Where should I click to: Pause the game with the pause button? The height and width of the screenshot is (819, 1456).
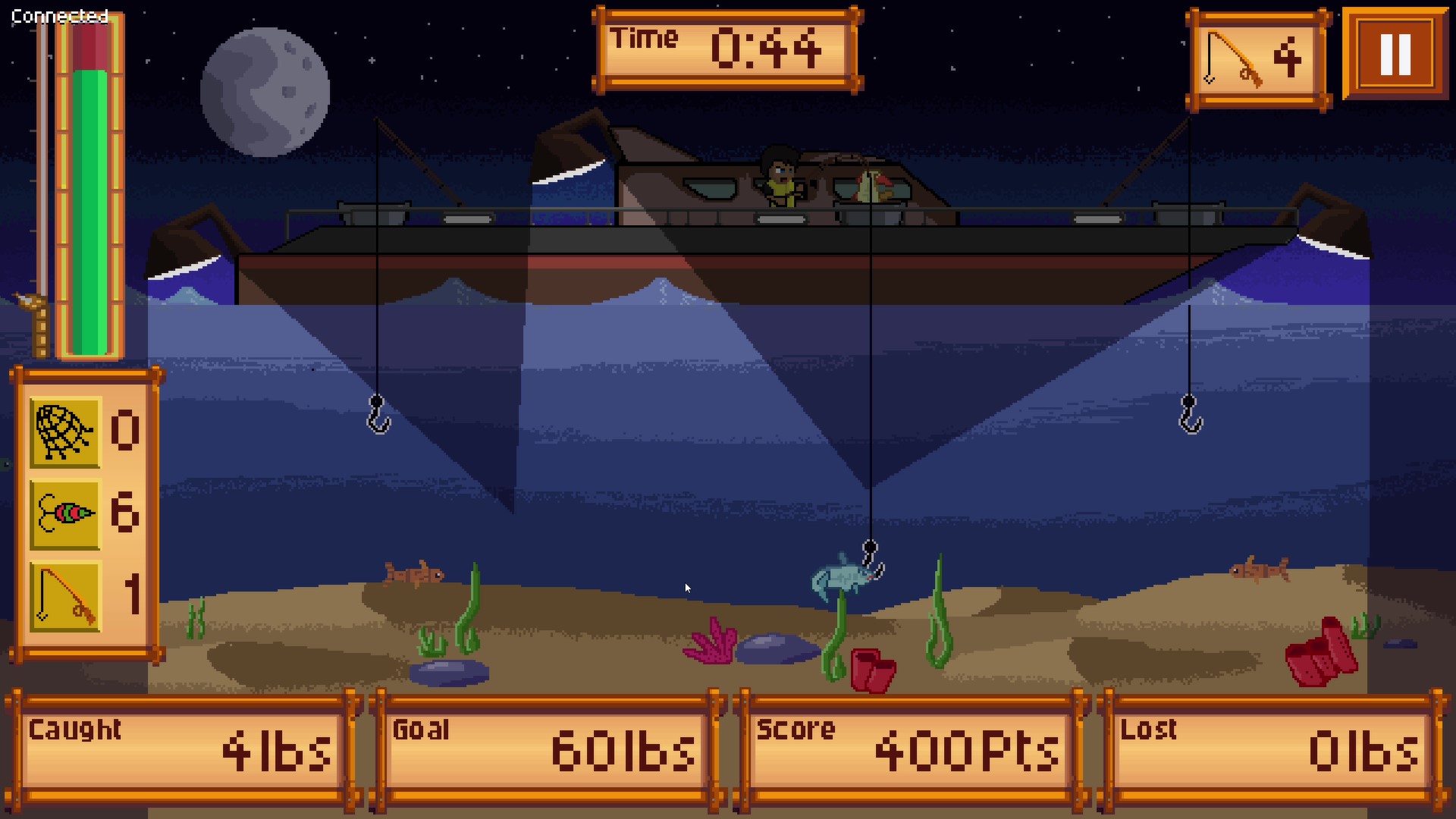1395,55
